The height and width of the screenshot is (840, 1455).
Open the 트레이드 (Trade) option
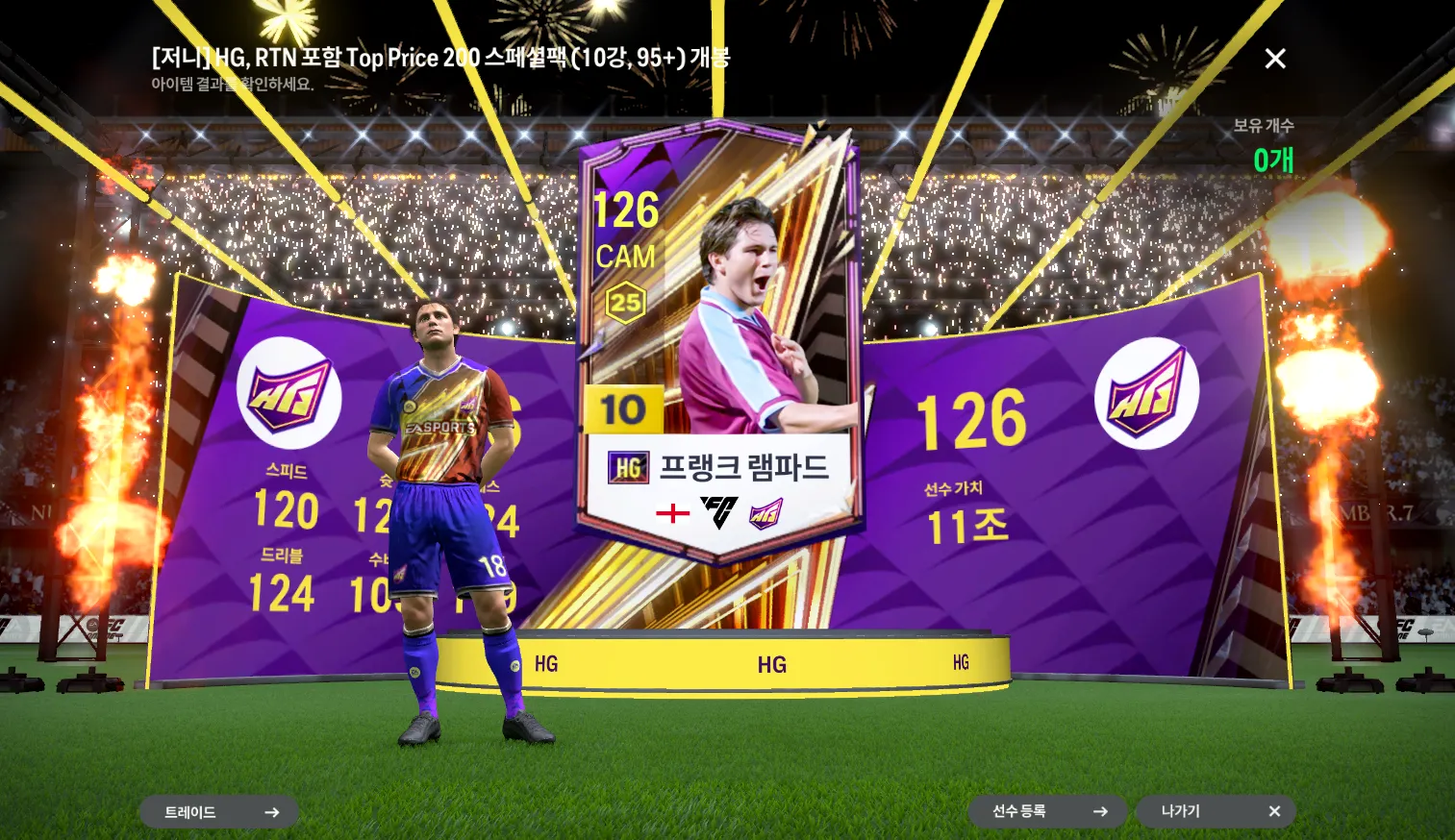219,812
